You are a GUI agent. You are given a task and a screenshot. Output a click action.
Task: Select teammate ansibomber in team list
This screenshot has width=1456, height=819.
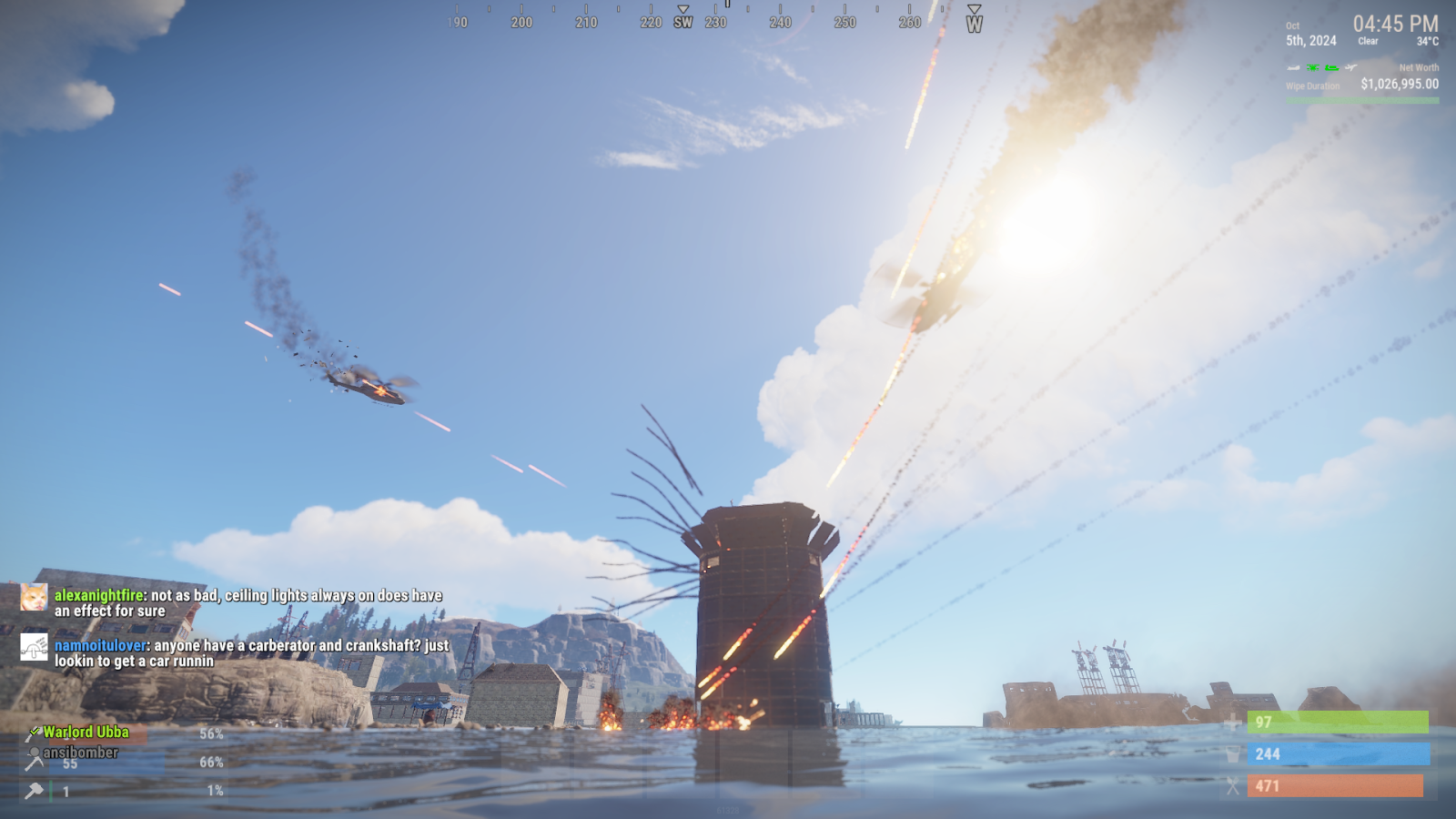click(80, 753)
